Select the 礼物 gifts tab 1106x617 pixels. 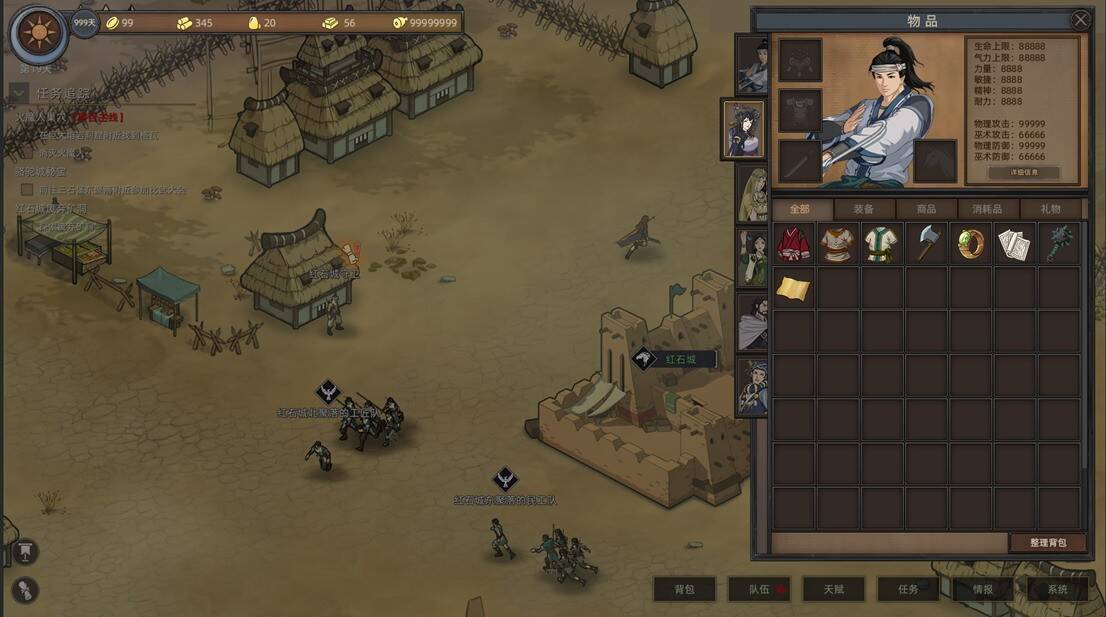pyautogui.click(x=1050, y=209)
